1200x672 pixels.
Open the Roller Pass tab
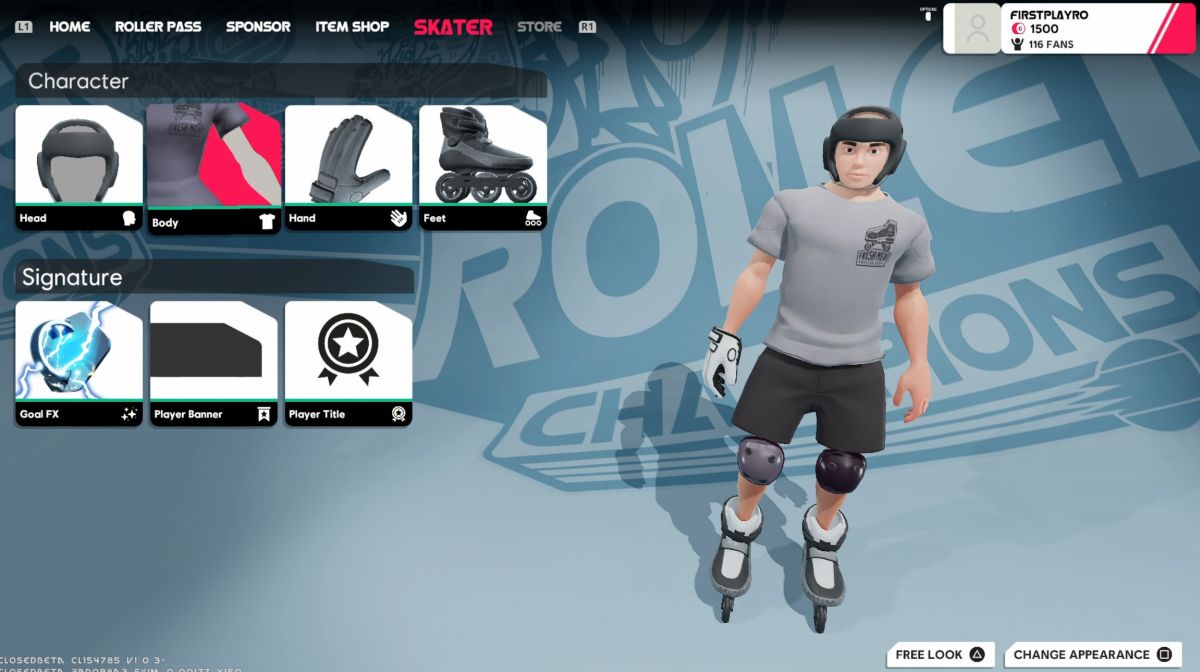(158, 27)
